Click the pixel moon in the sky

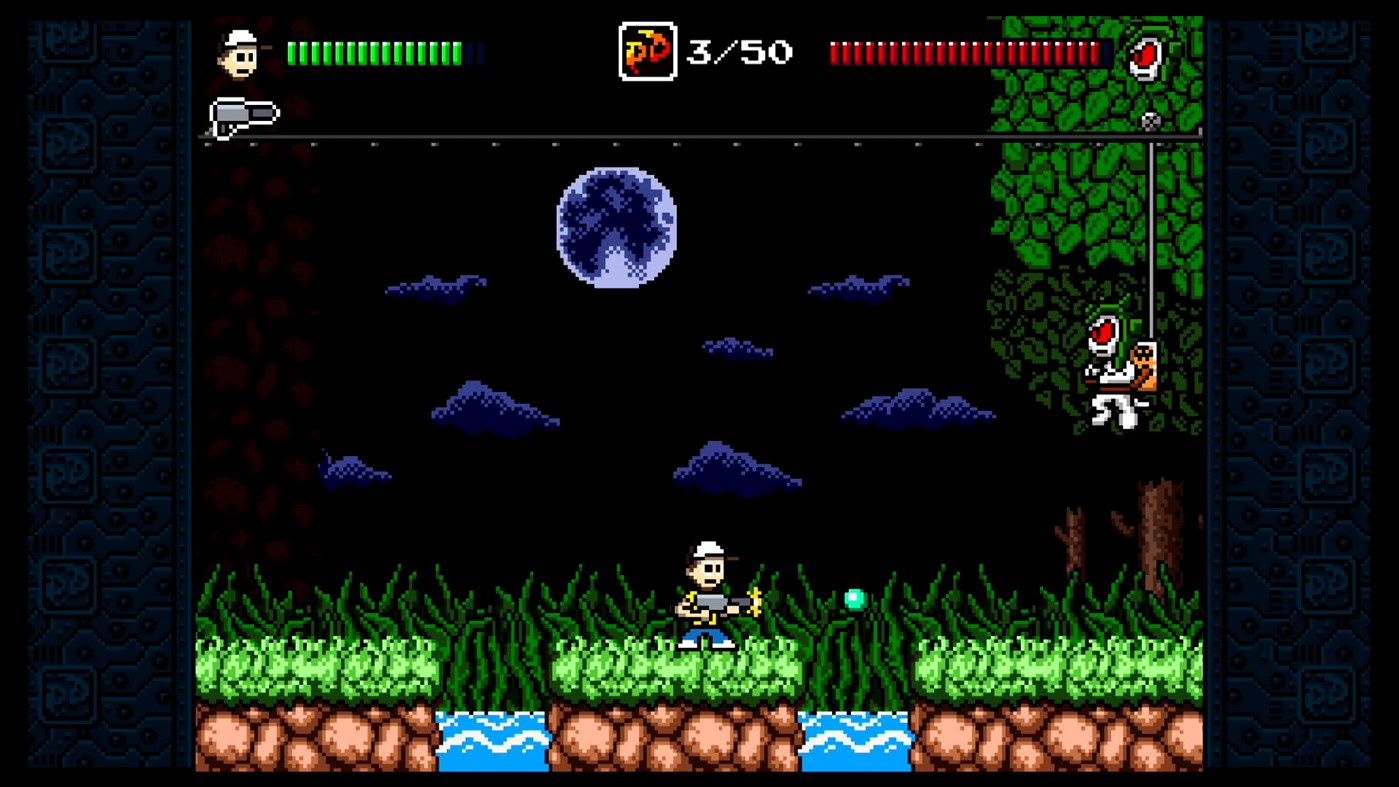(617, 228)
